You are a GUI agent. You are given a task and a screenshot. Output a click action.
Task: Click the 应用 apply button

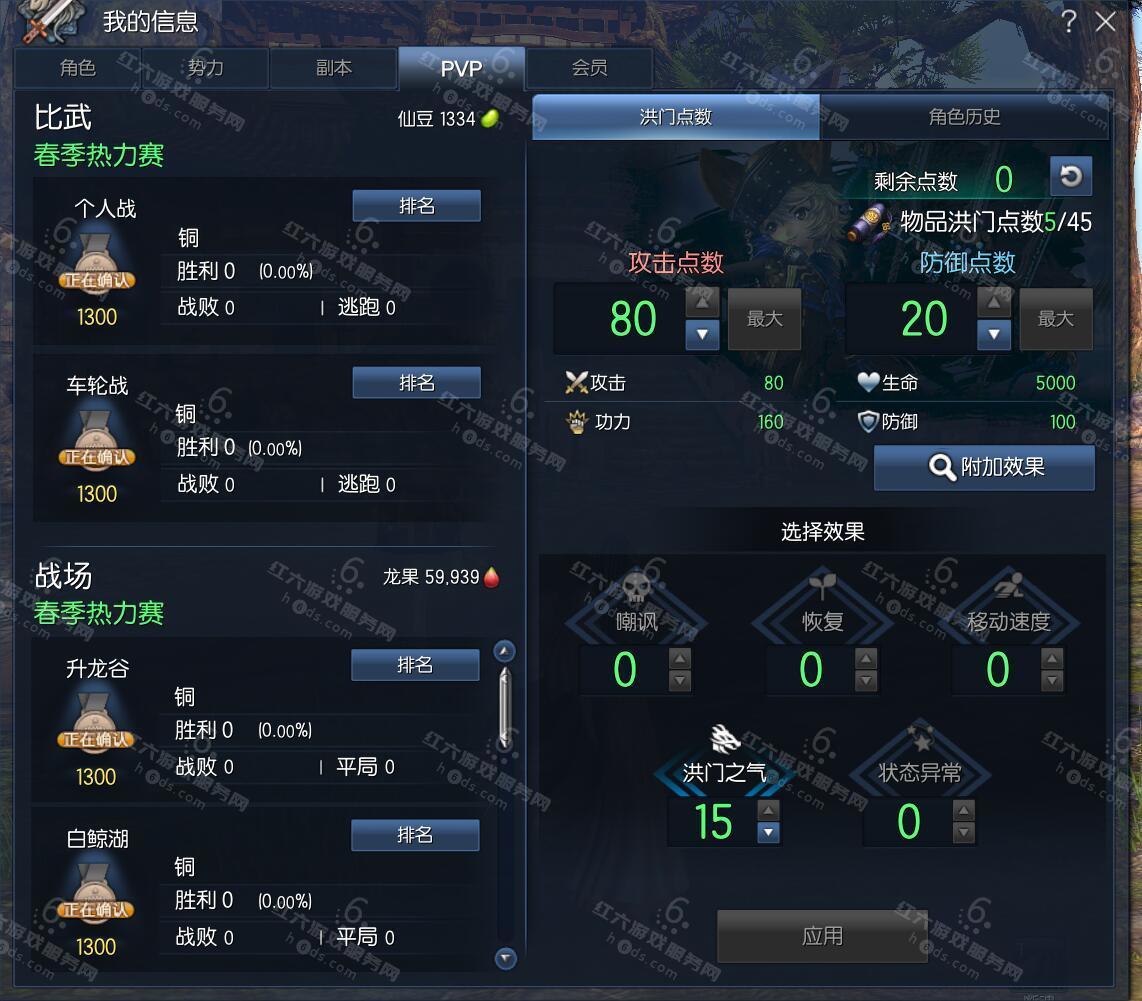click(x=822, y=936)
